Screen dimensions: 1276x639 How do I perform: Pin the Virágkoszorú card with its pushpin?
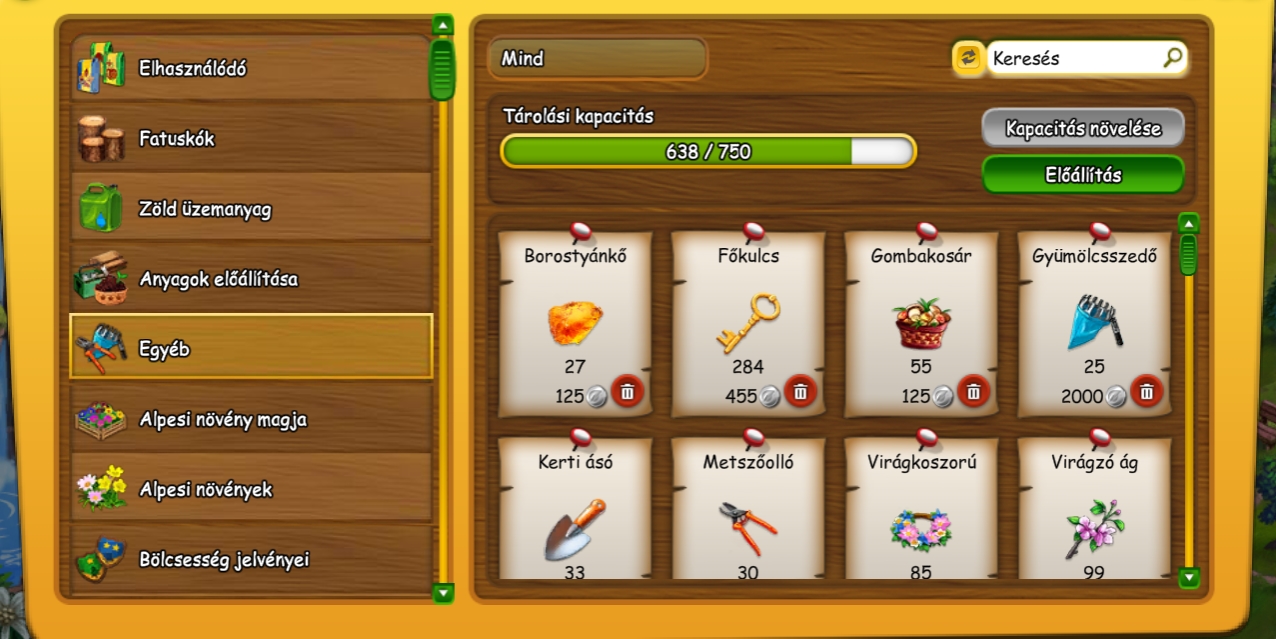point(926,437)
